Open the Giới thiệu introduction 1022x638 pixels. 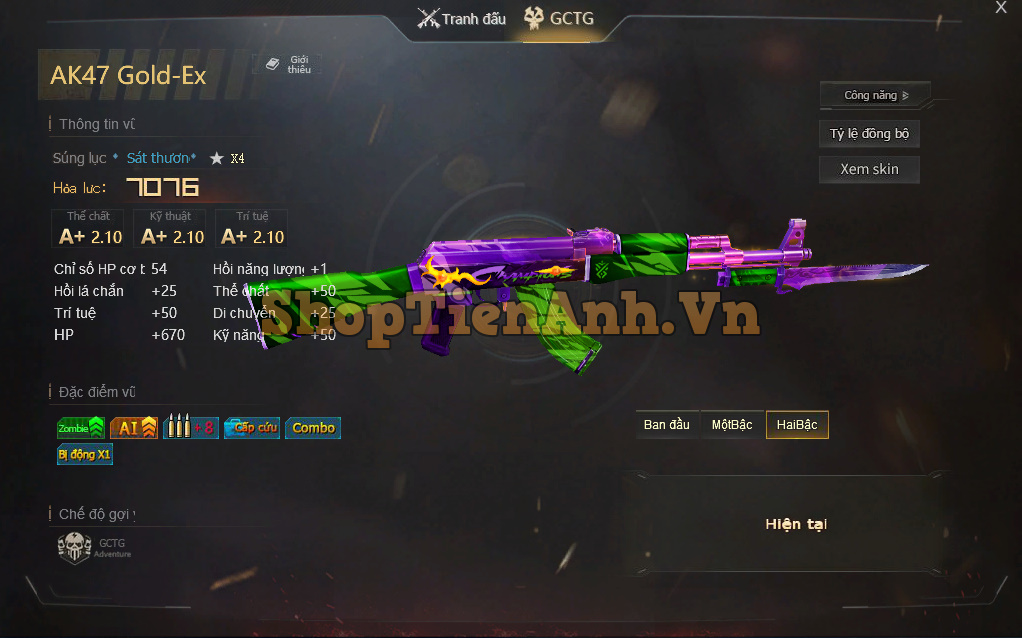(x=288, y=64)
